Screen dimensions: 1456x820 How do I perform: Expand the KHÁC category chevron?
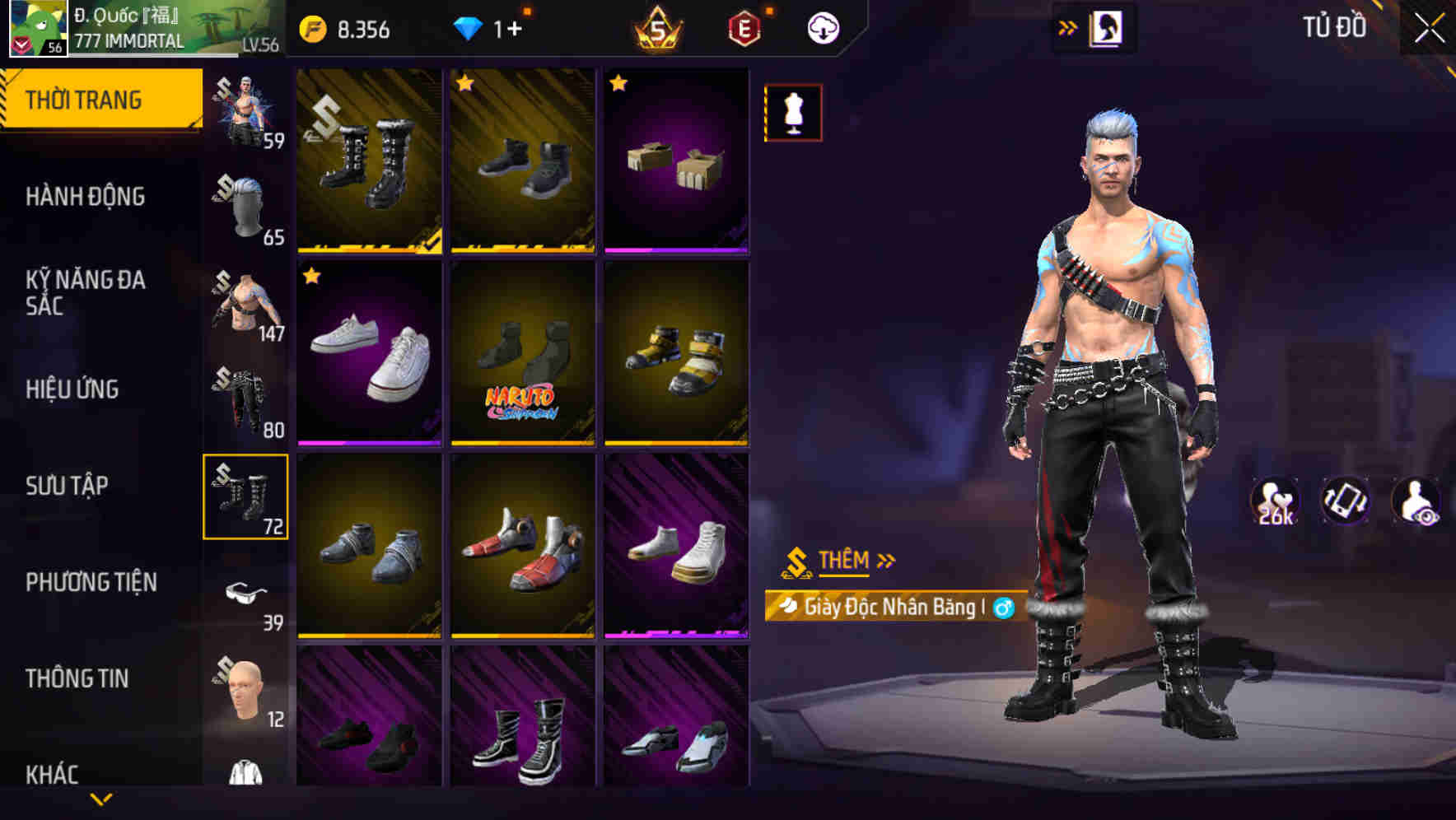click(101, 797)
